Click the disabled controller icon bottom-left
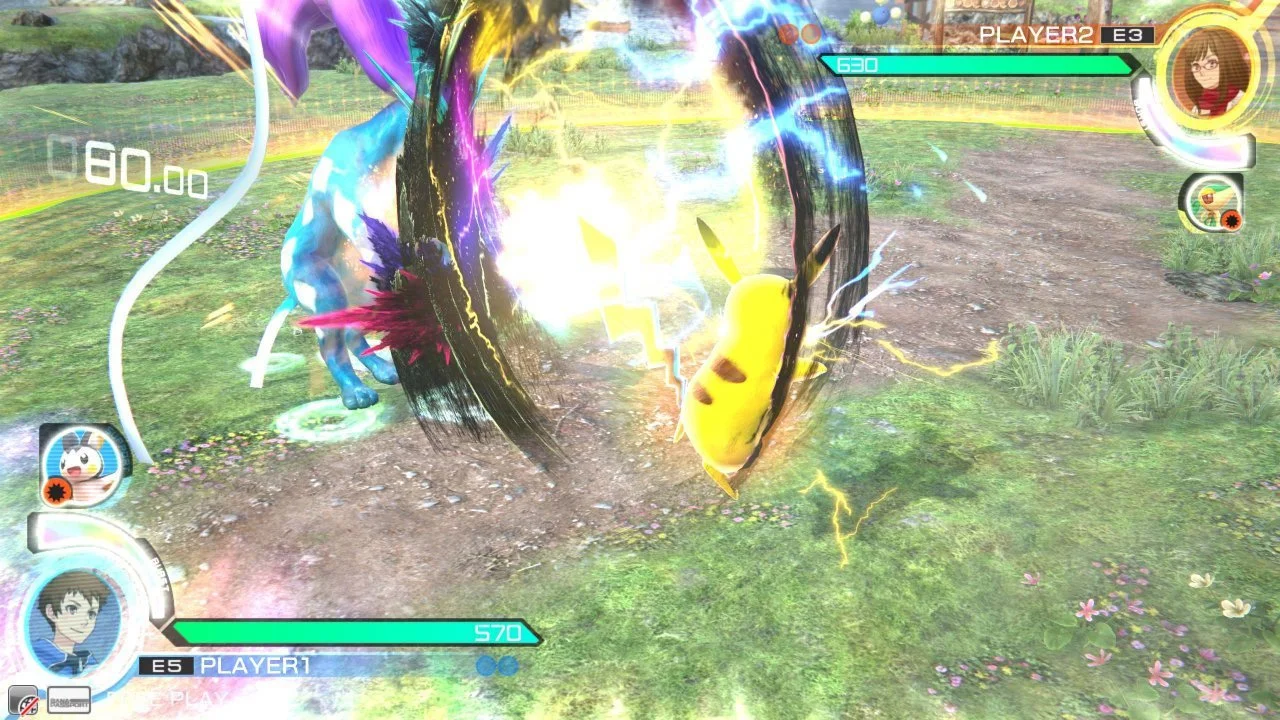This screenshot has width=1280, height=720. 25,700
